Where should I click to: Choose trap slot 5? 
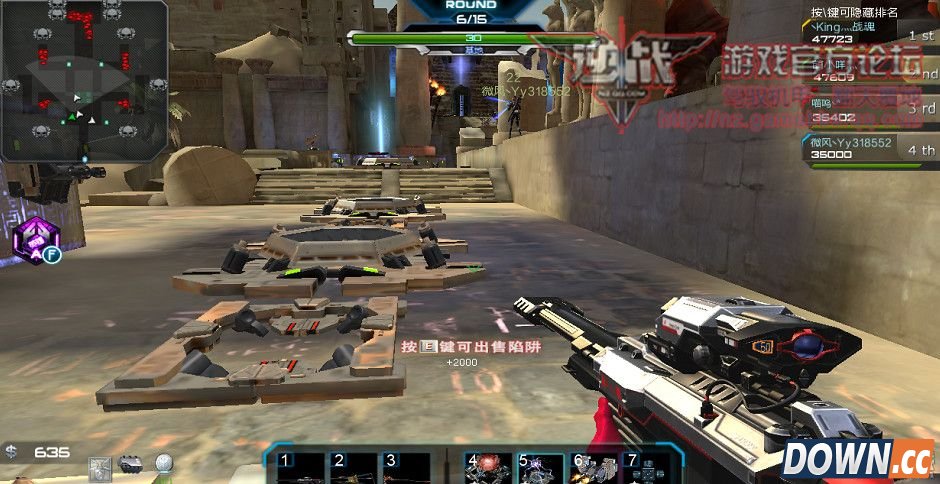click(x=541, y=468)
